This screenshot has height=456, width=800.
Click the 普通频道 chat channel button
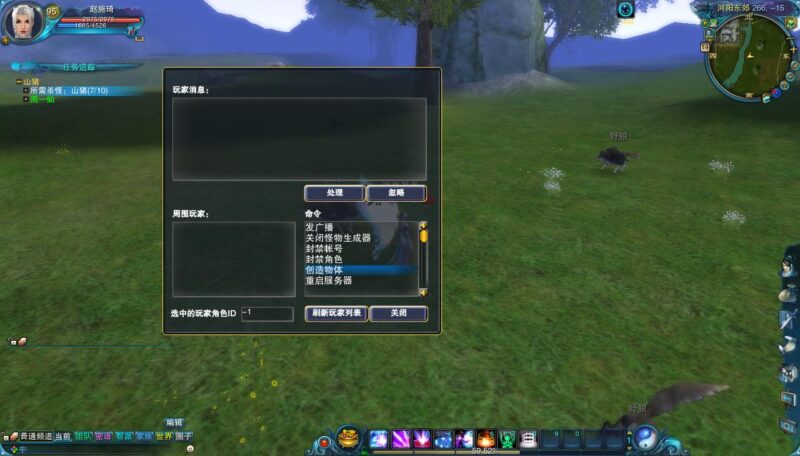point(36,437)
